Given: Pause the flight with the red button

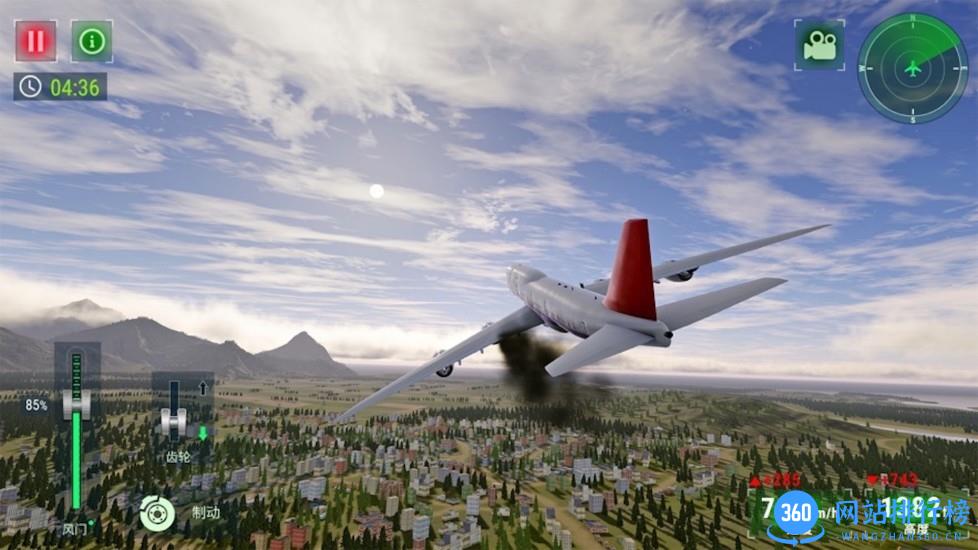Looking at the screenshot, I should pyautogui.click(x=36, y=41).
